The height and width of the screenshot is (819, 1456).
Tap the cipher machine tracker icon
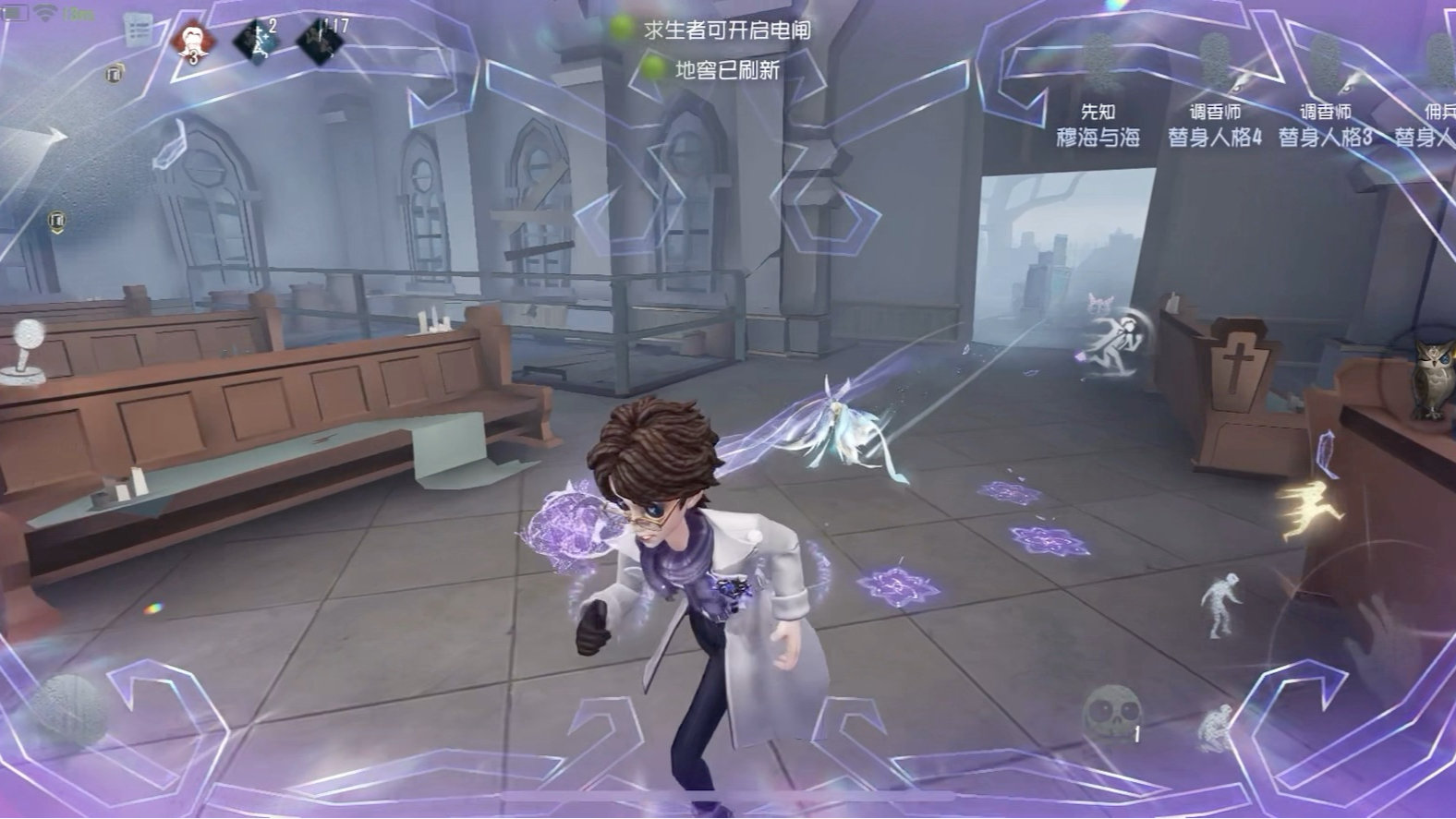[x=115, y=72]
